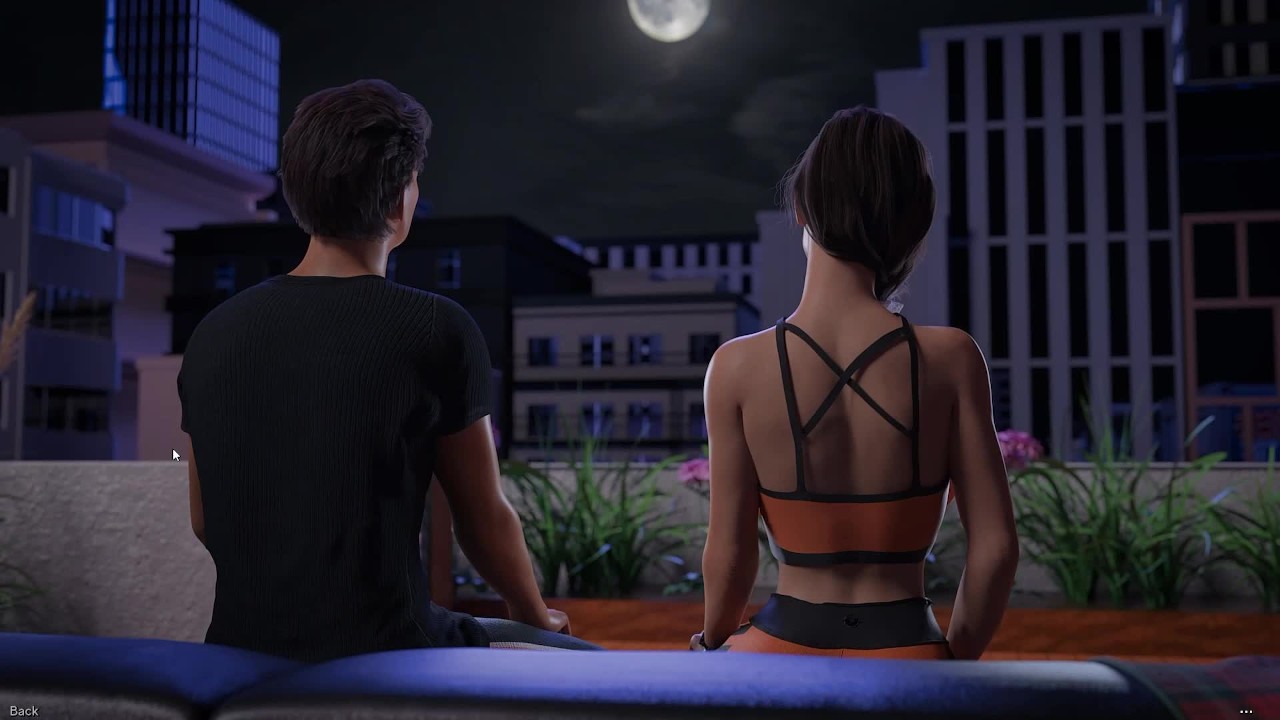Click the Back button
Image resolution: width=1280 pixels, height=720 pixels.
pyautogui.click(x=24, y=711)
